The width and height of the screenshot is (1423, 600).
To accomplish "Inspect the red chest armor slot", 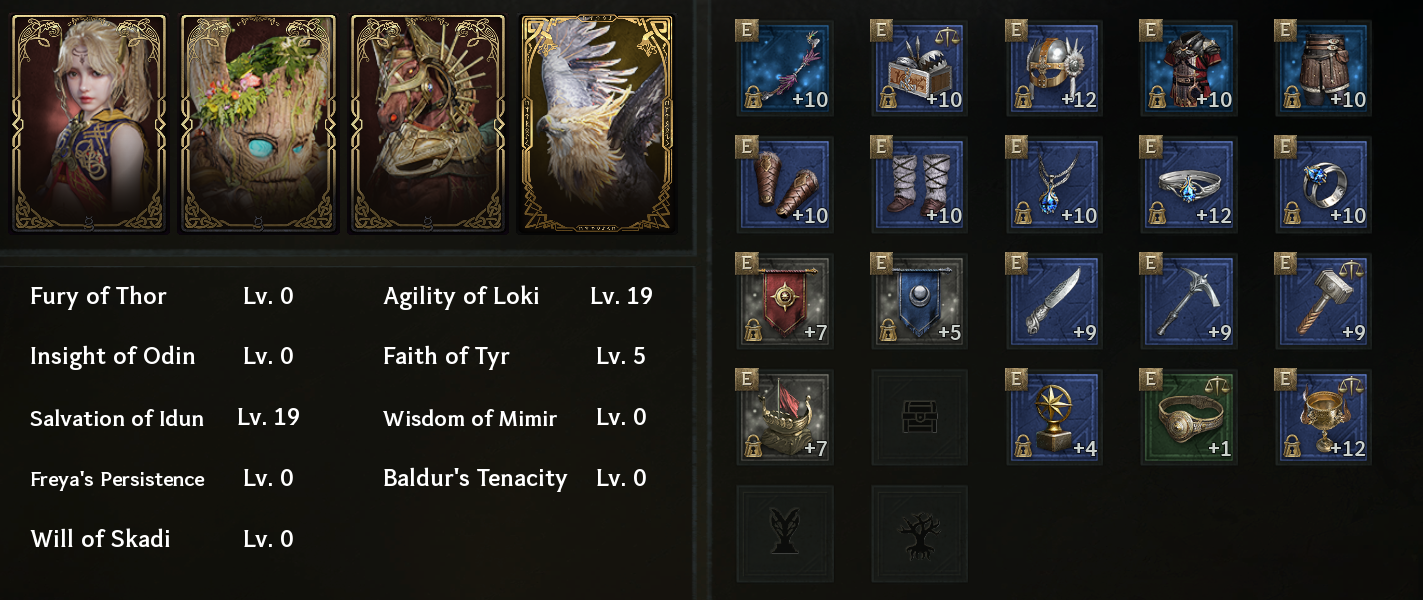I will pyautogui.click(x=1188, y=69).
